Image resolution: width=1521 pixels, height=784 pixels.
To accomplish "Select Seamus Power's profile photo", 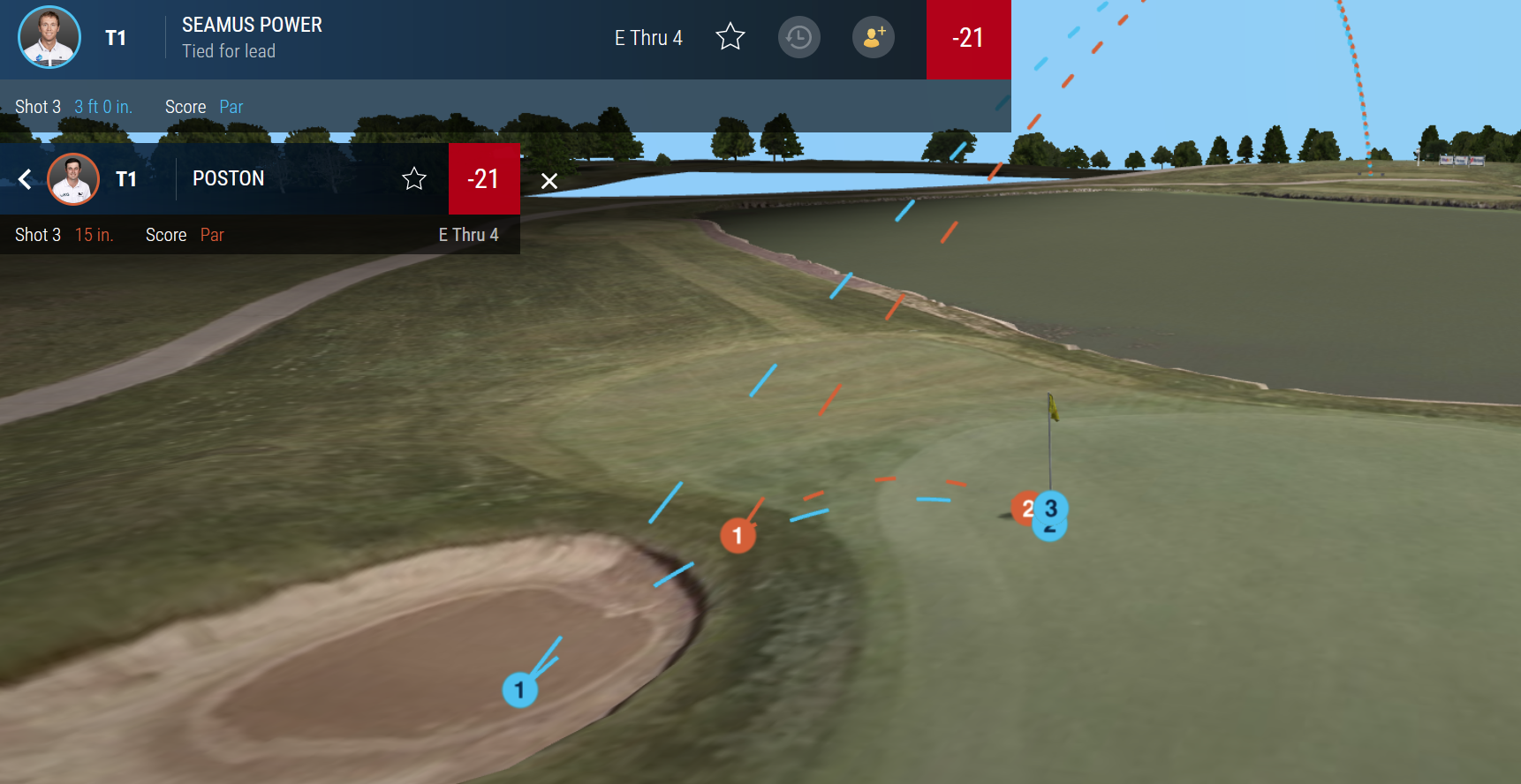I will coord(49,37).
